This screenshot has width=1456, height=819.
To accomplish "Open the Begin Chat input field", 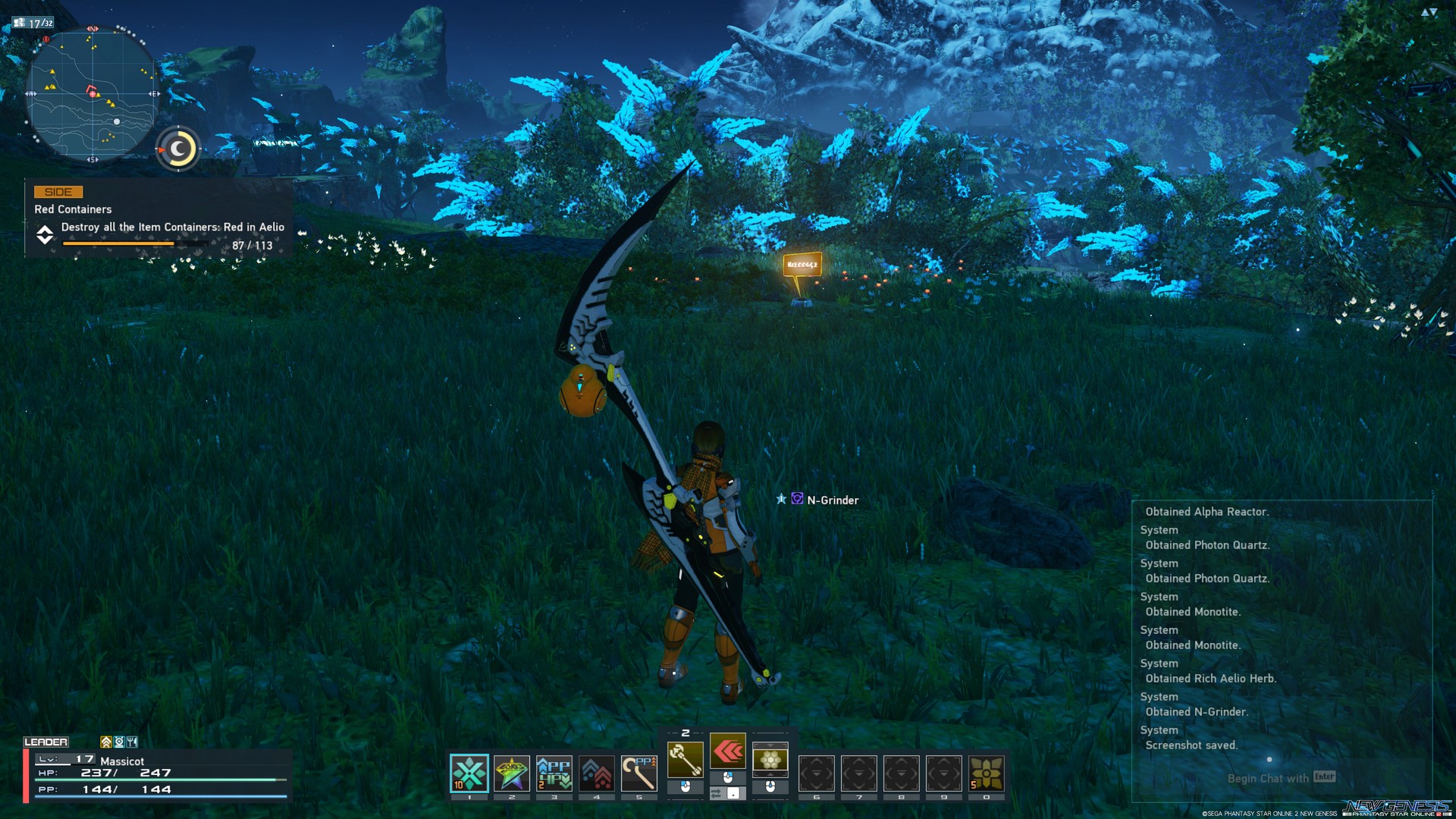I will (1268, 778).
